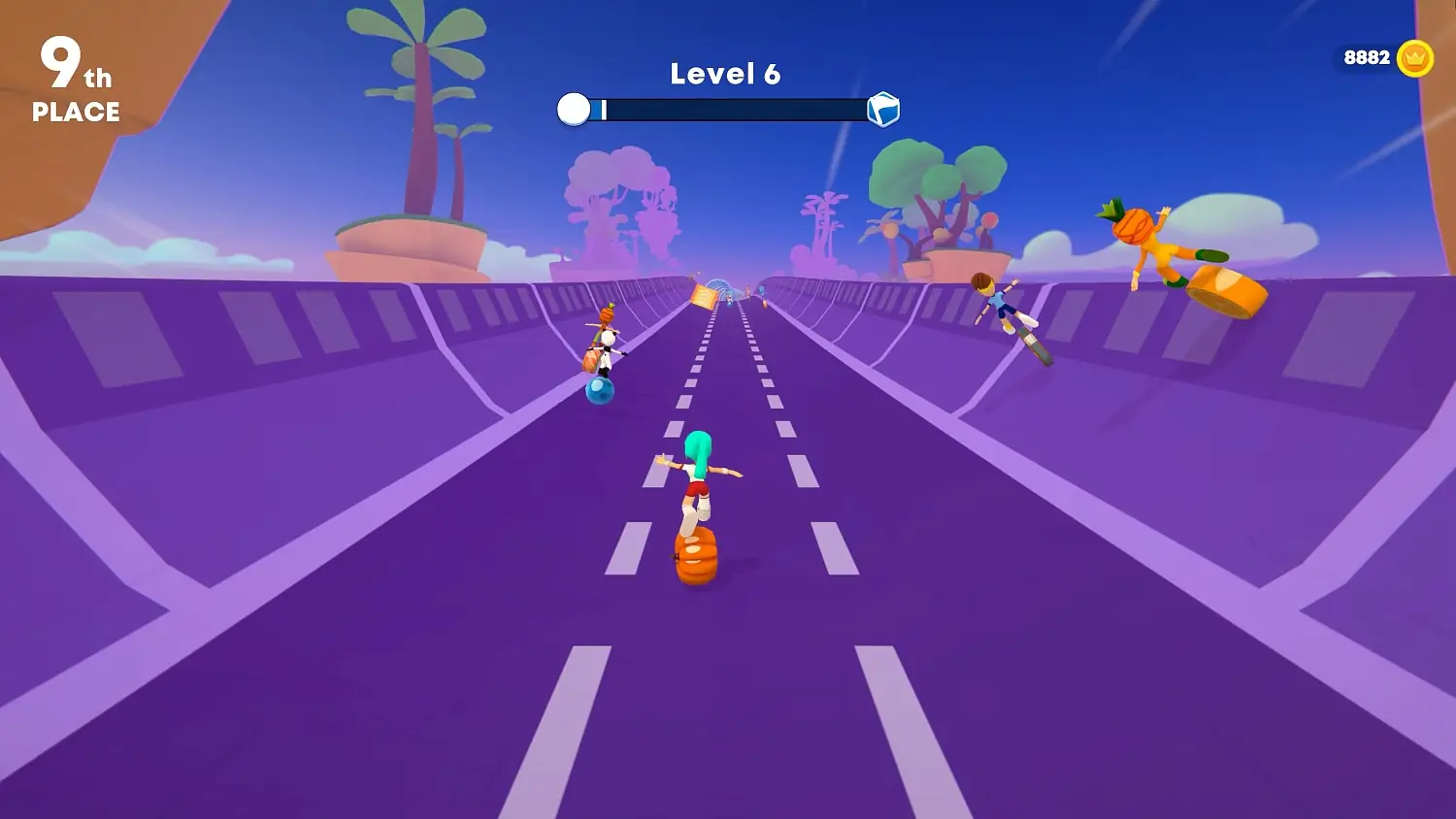Click the level progress bar track
Screen dimensions: 1456x819
[728, 109]
